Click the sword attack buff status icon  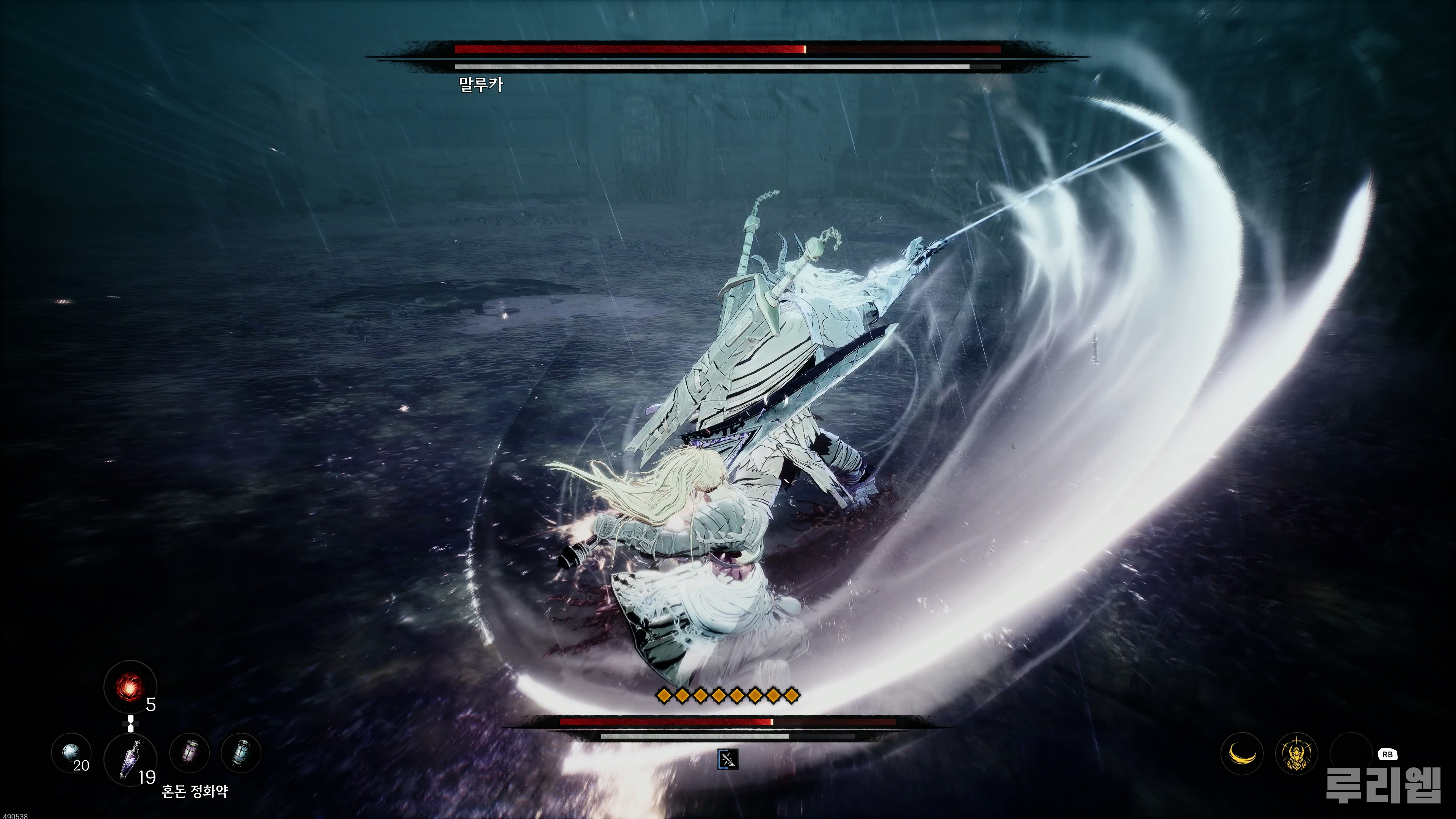(x=728, y=759)
